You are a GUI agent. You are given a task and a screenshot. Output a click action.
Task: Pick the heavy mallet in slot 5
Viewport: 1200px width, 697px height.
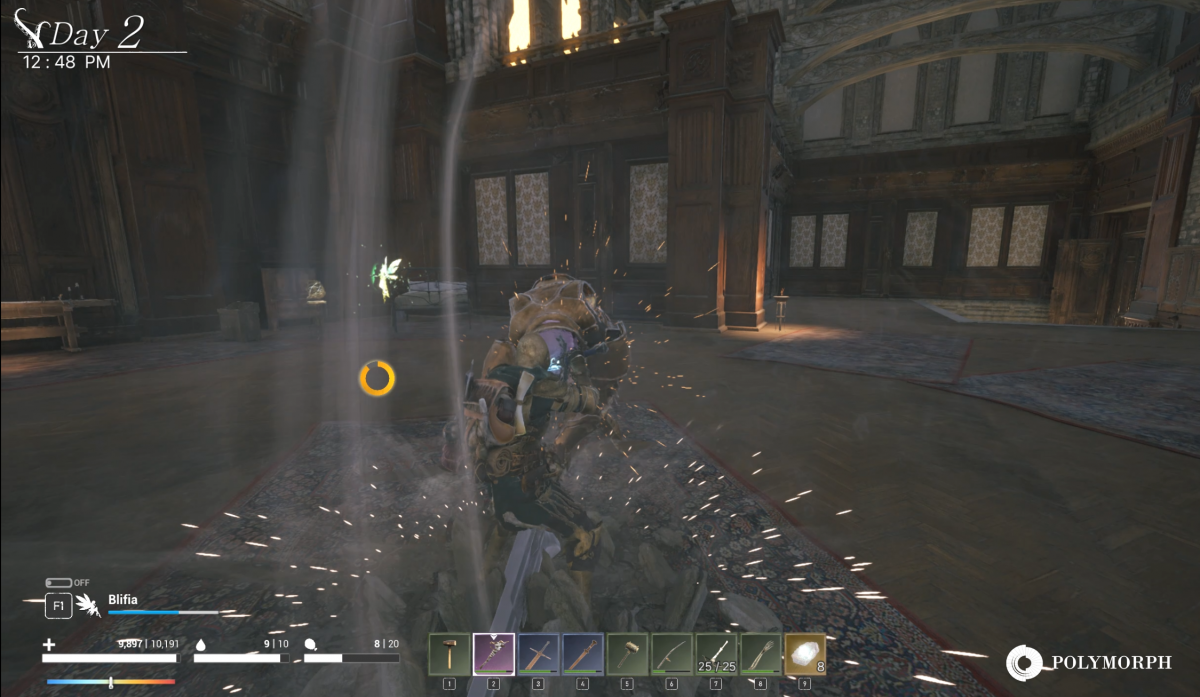pos(627,655)
